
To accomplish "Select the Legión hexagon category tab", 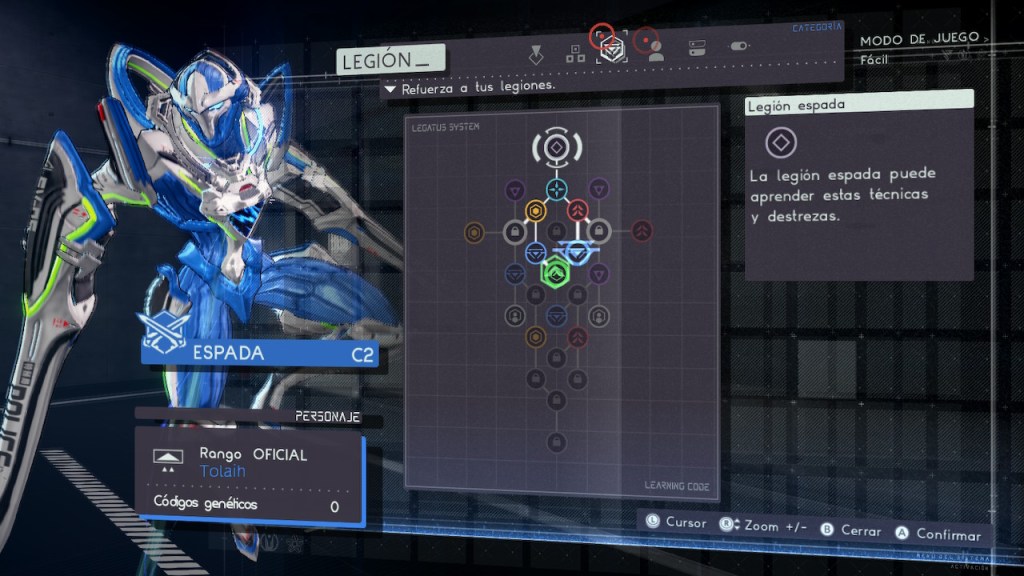I will pos(610,50).
